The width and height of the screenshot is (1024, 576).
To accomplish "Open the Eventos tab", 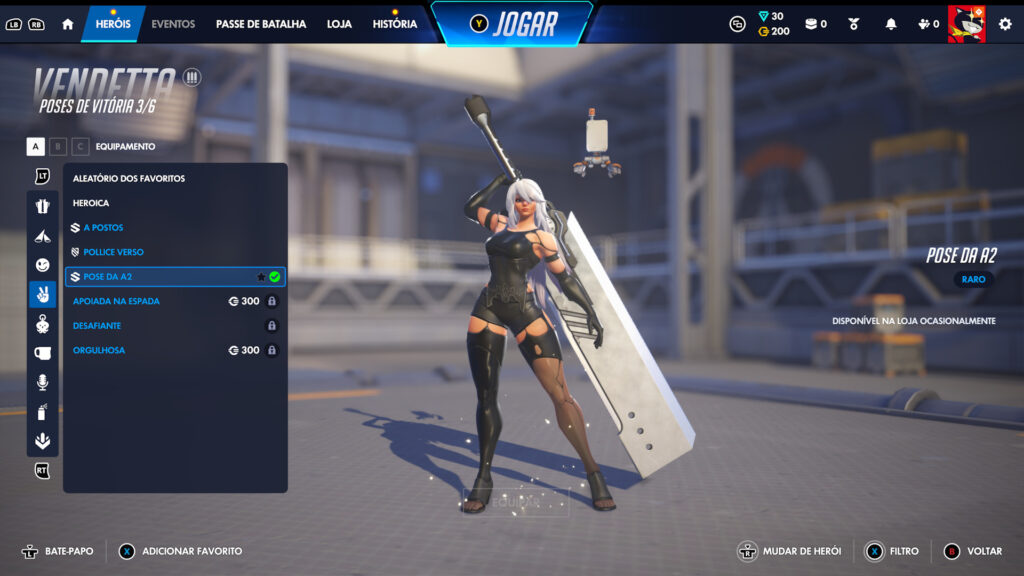I will [x=173, y=24].
